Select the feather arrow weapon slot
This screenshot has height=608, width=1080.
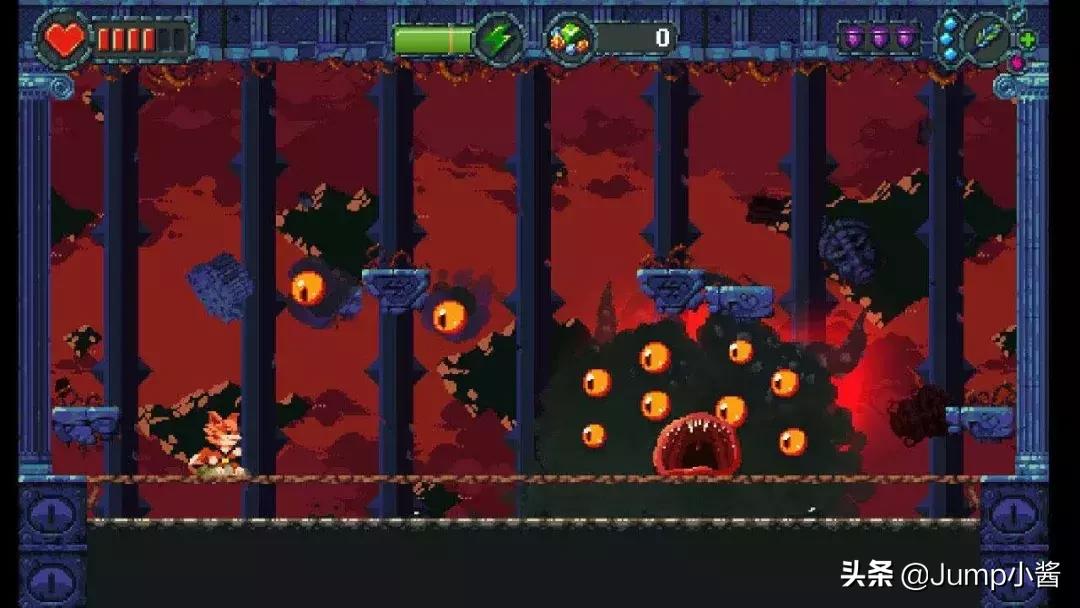(x=987, y=39)
